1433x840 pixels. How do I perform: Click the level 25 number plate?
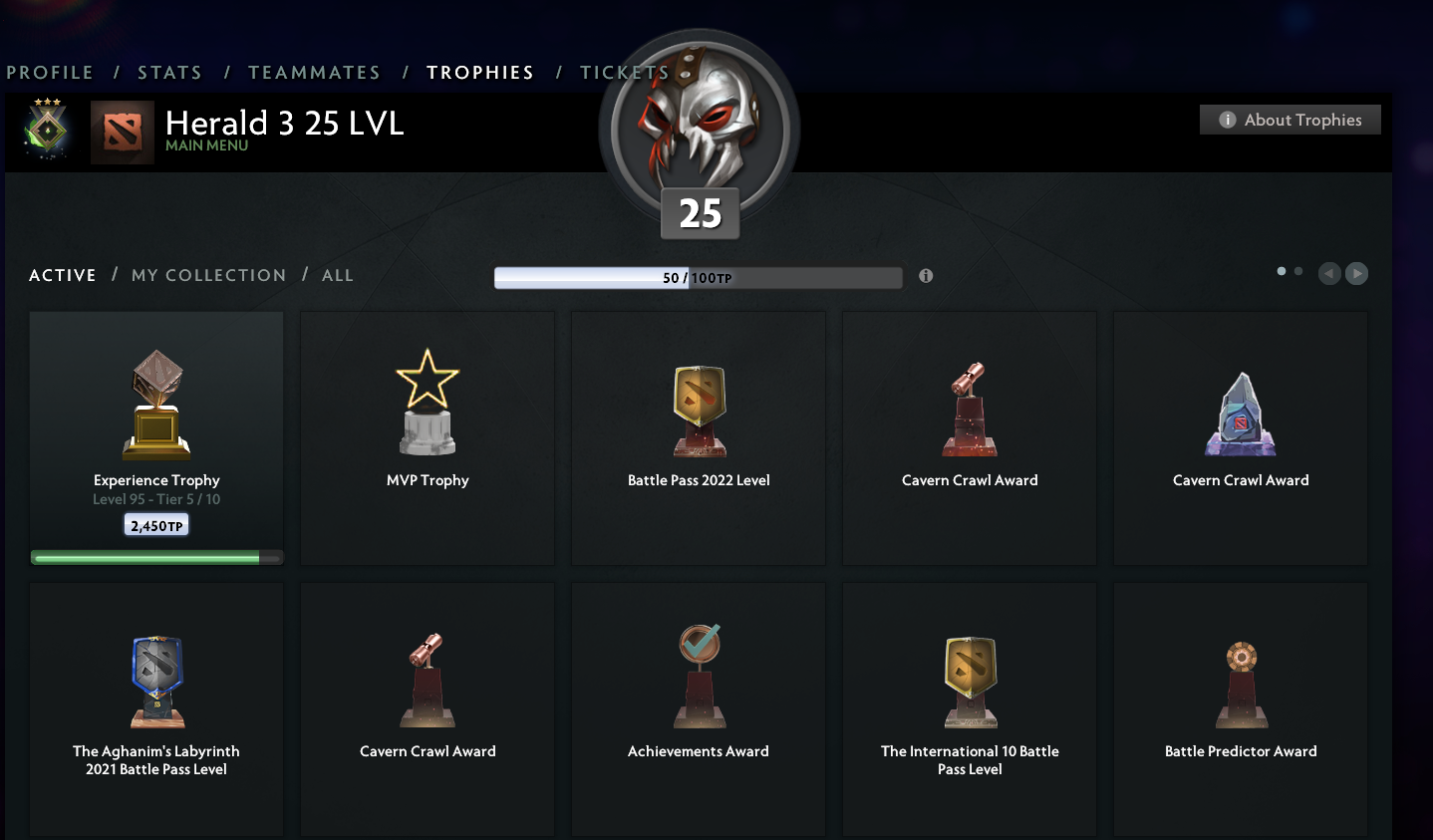pyautogui.click(x=699, y=212)
